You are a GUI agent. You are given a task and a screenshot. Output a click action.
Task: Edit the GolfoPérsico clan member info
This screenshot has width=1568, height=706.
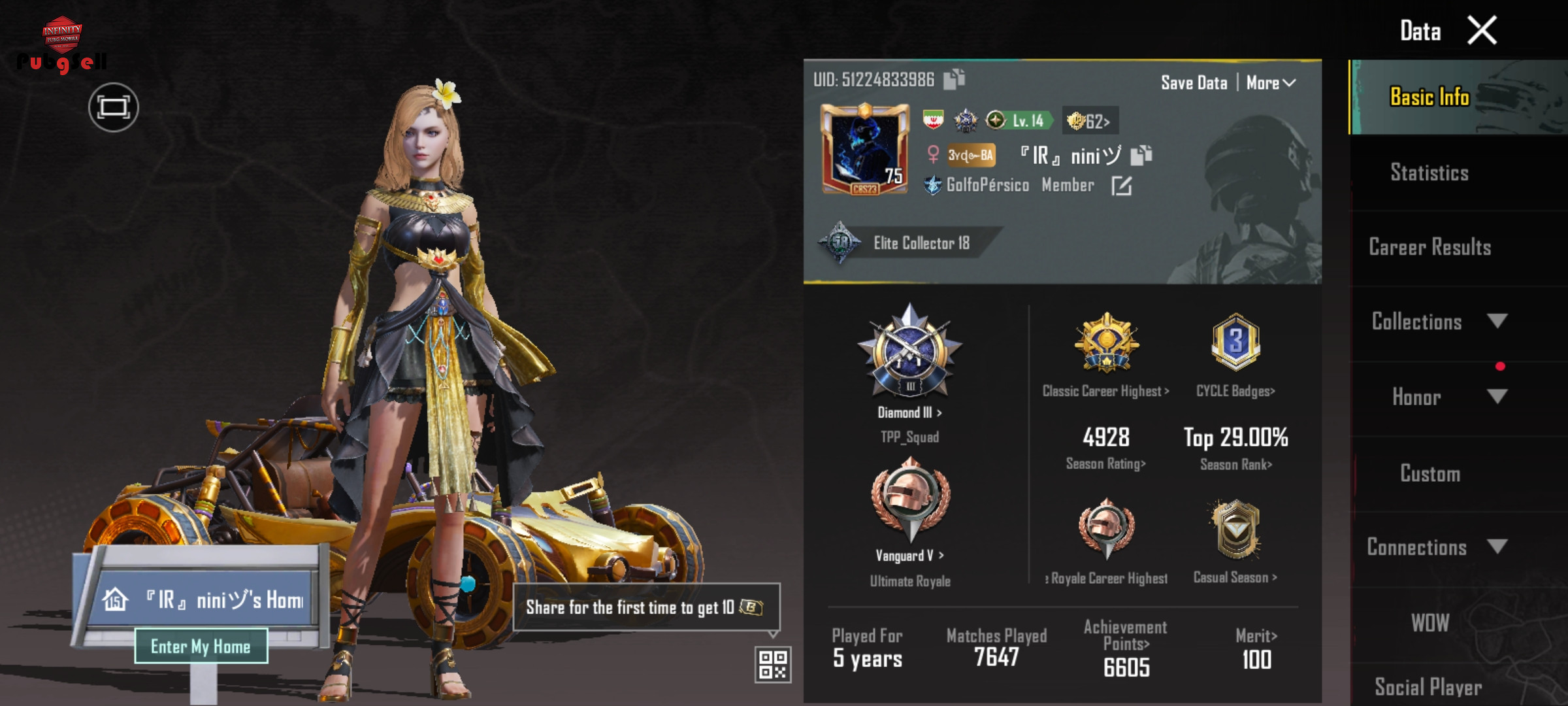point(1121,186)
